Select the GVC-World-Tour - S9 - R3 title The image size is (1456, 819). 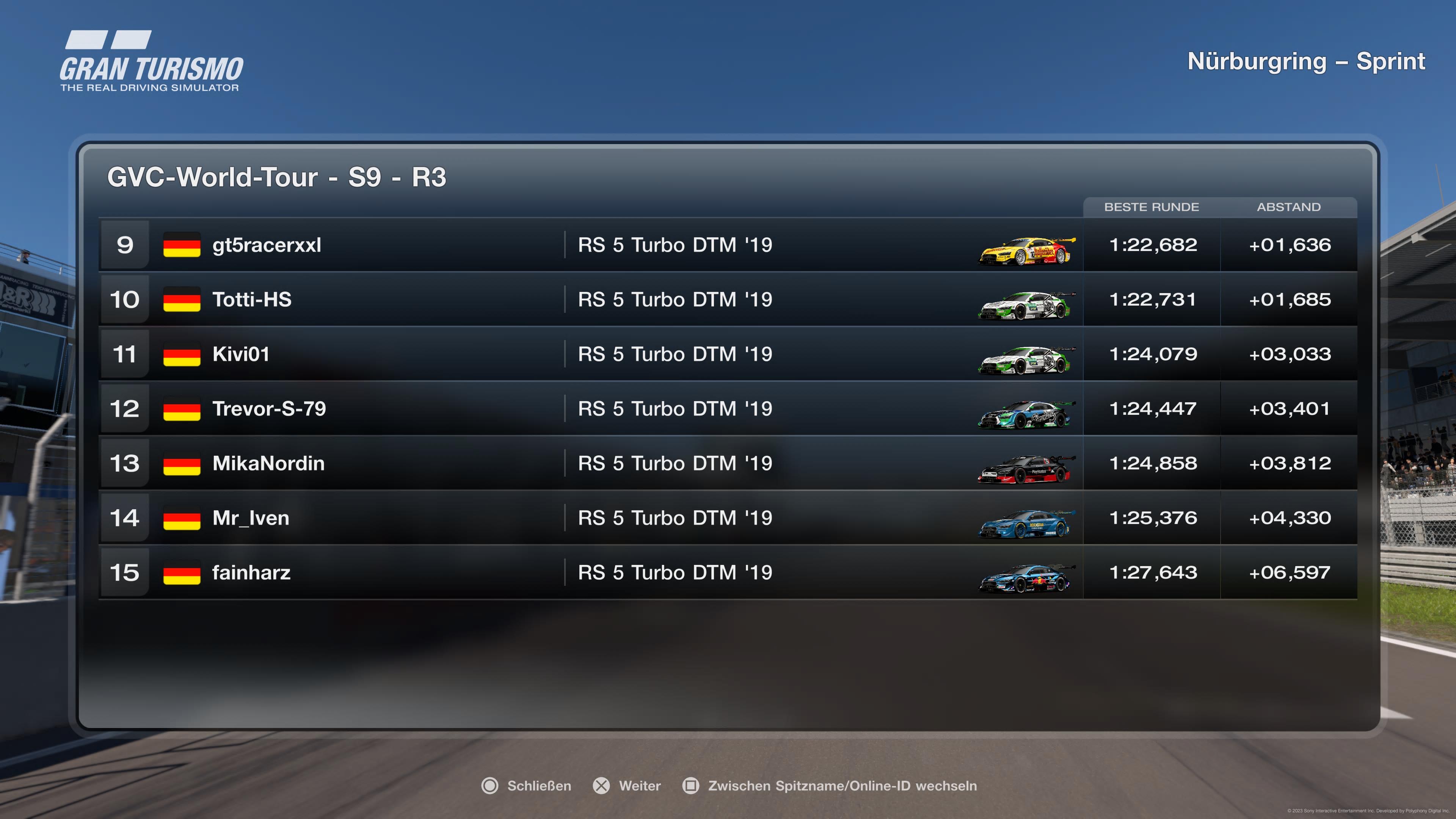277,177
